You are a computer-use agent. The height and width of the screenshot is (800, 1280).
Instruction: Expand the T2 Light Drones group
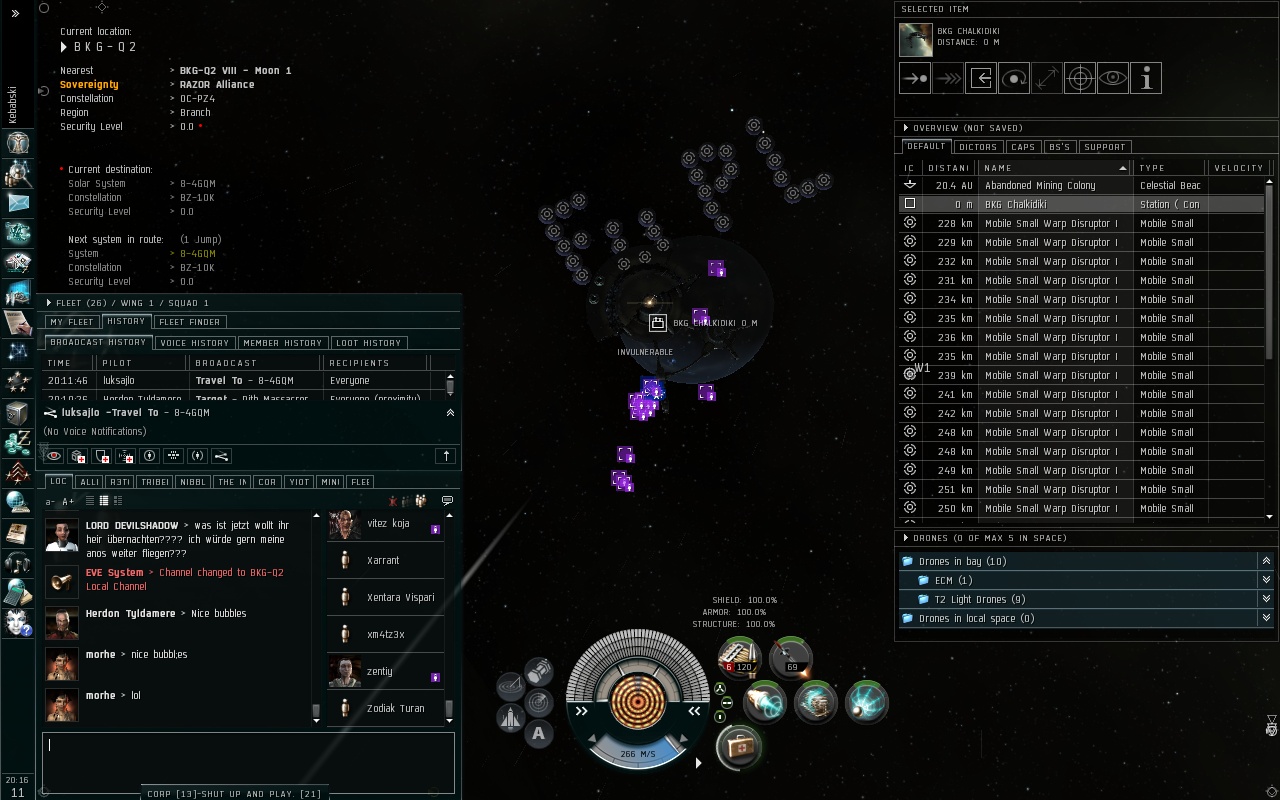point(1266,599)
